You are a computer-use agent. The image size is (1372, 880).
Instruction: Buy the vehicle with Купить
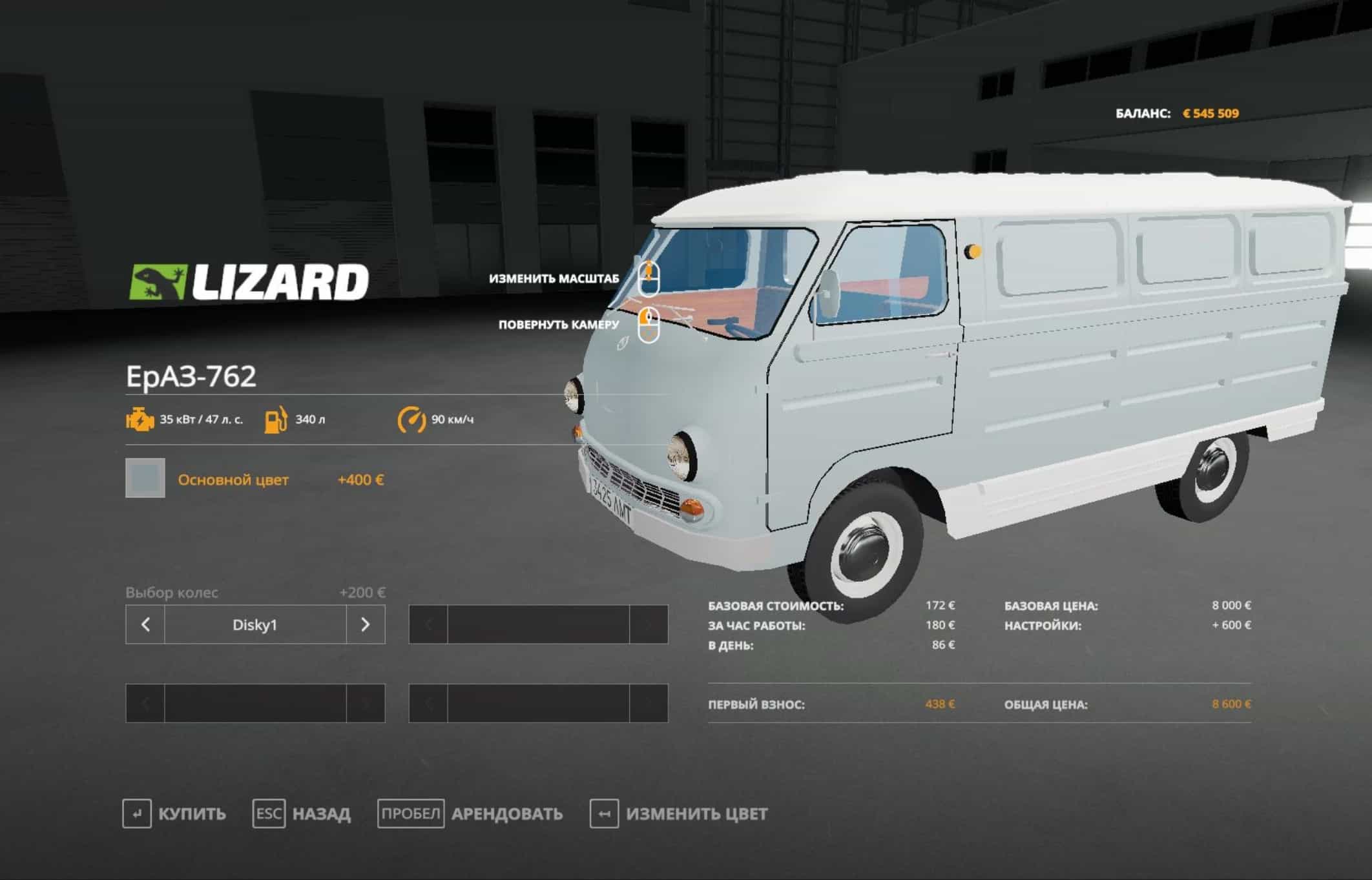174,813
